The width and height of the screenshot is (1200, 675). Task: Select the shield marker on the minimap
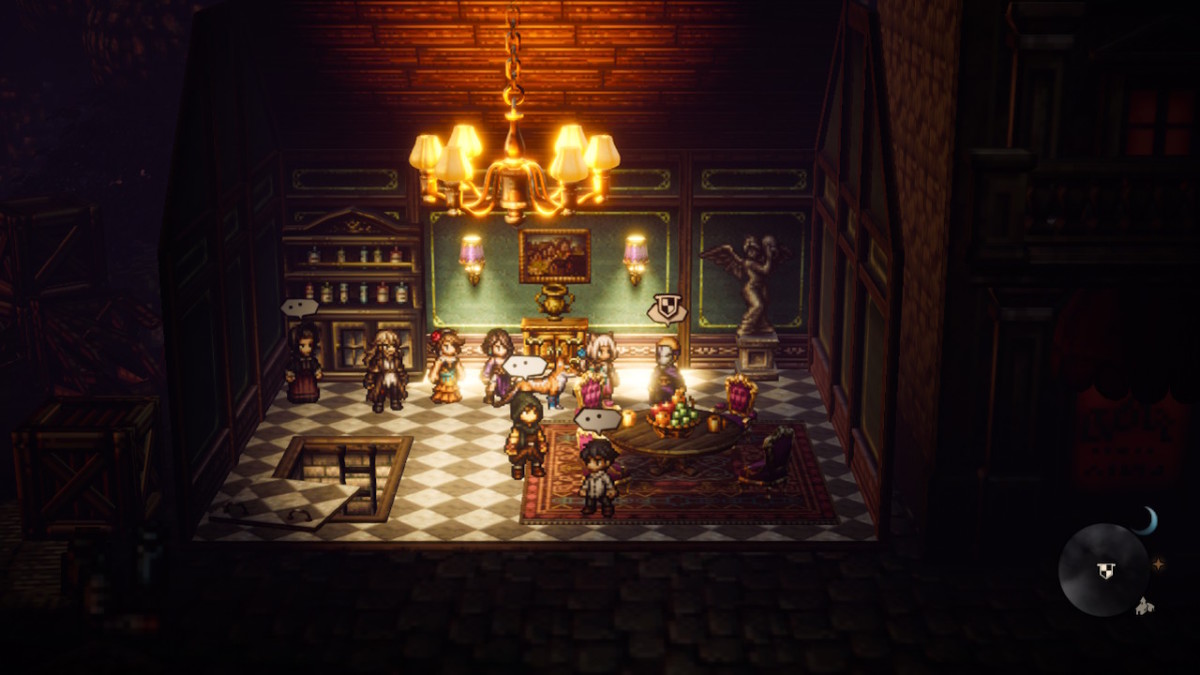1105,571
